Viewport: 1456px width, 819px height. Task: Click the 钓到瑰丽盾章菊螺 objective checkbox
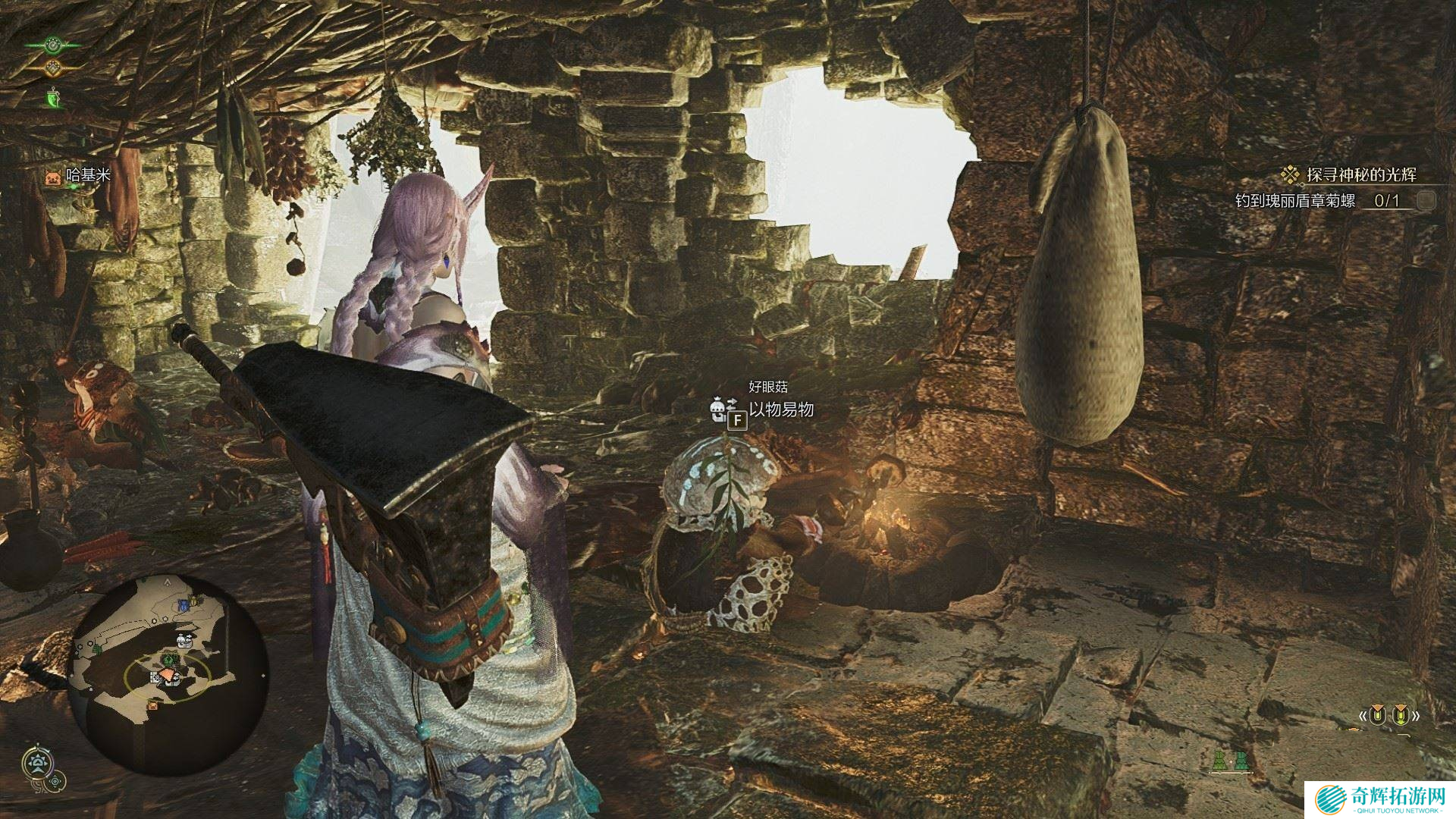click(1426, 200)
